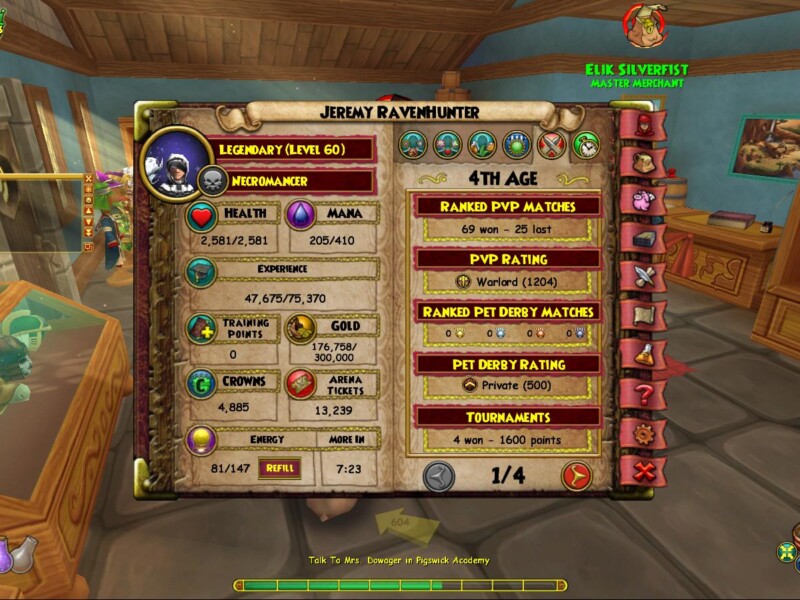Close the chat window with its X button
The image size is (800, 600).
click(x=88, y=179)
